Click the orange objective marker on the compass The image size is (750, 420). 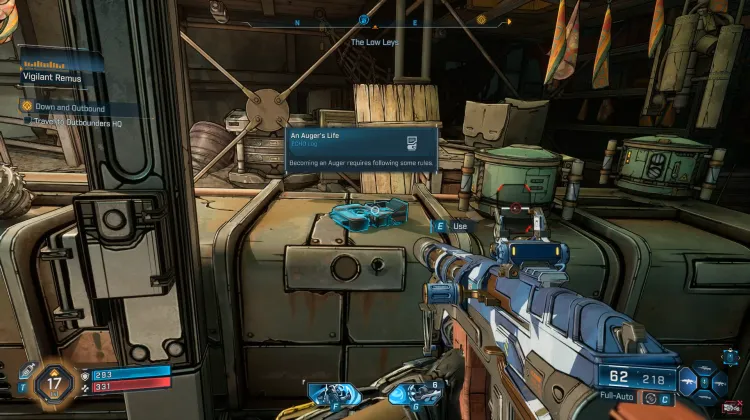pyautogui.click(x=481, y=18)
